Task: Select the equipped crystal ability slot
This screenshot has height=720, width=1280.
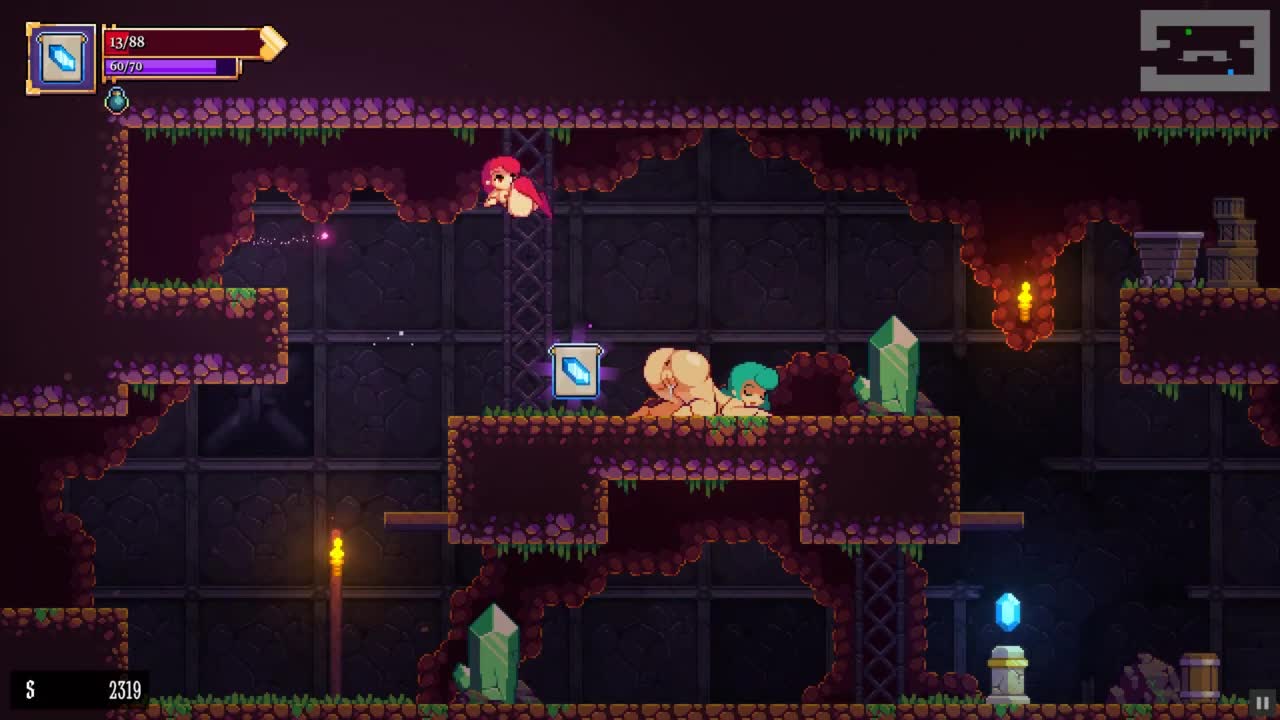Action: (62, 59)
